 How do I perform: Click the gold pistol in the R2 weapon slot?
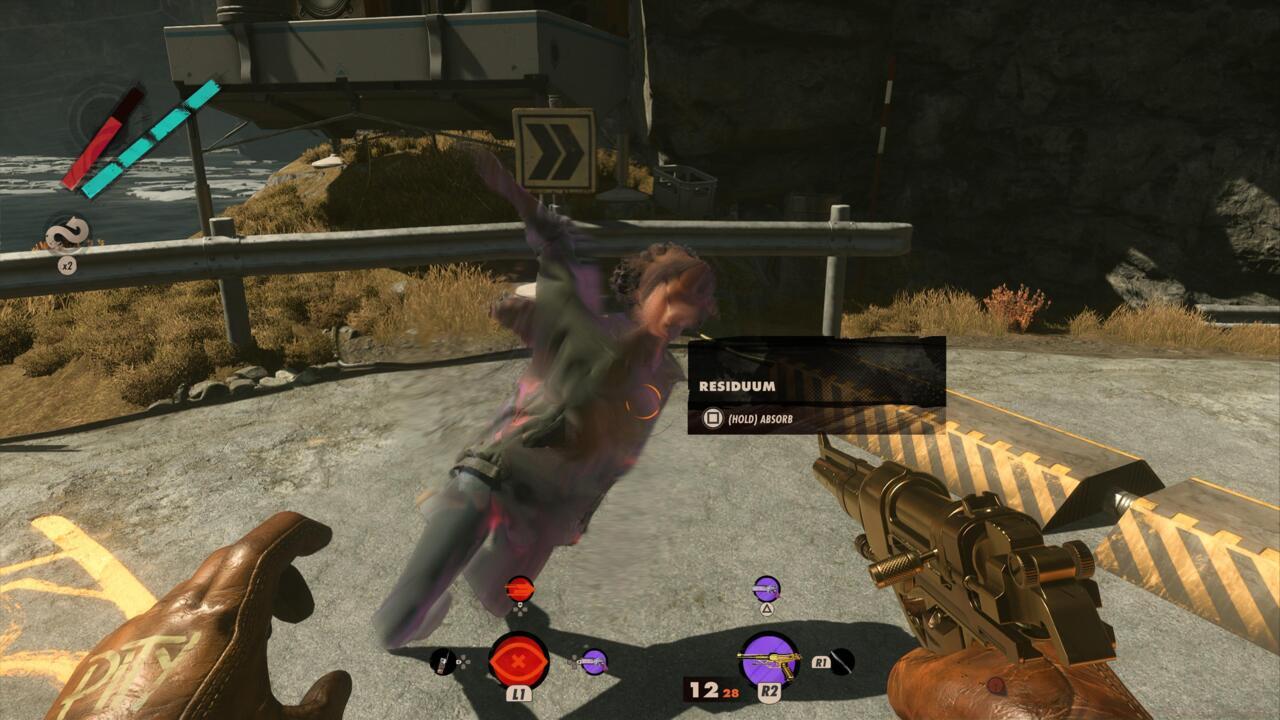click(769, 659)
